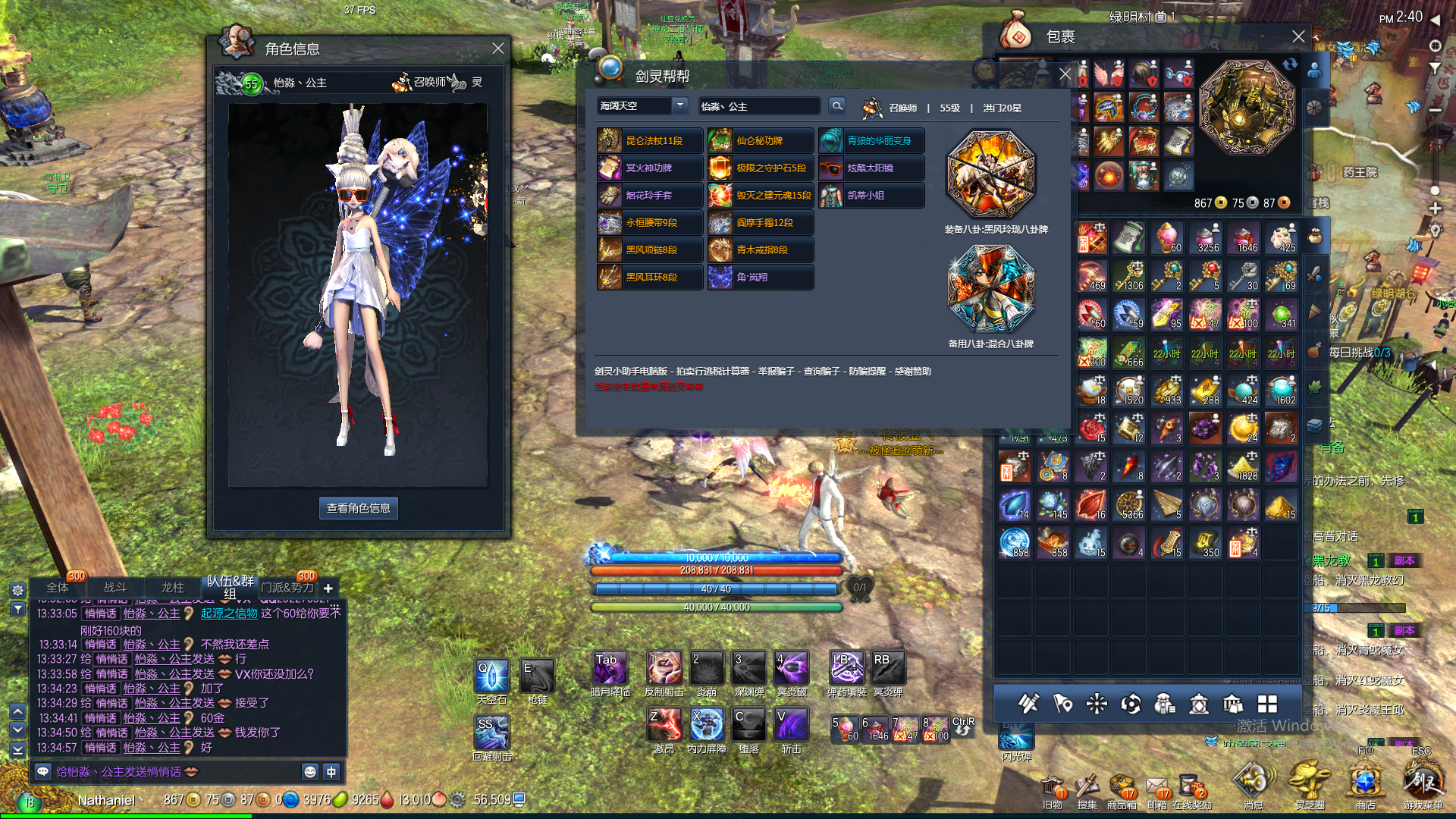This screenshot has width=1456, height=819.
Task: Switch to the 全体 chat tab
Action: 58,588
